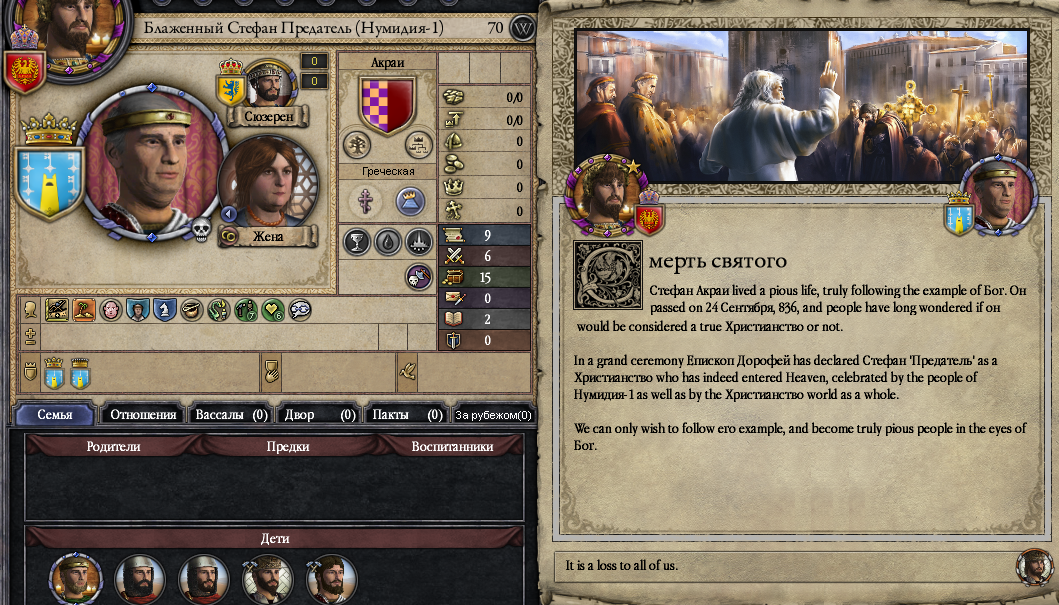Expand the Родители section
Viewport: 1059px width, 605px height.
click(113, 447)
